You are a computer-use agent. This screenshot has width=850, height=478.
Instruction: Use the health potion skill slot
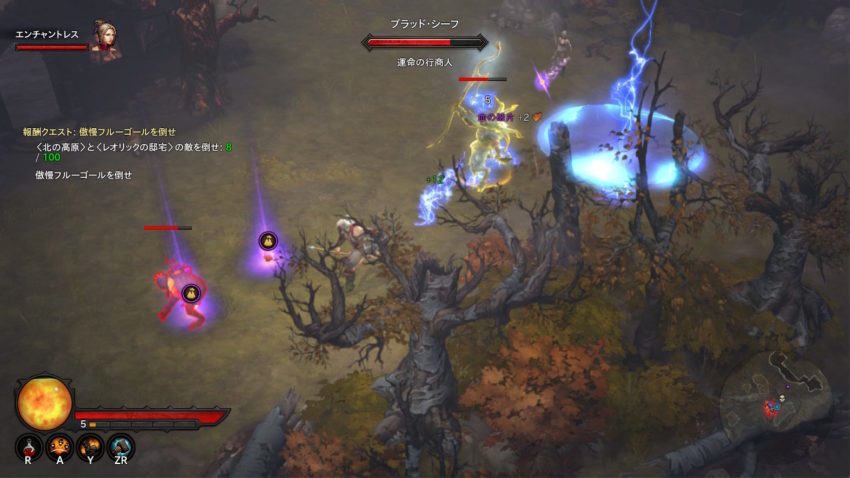coord(28,446)
